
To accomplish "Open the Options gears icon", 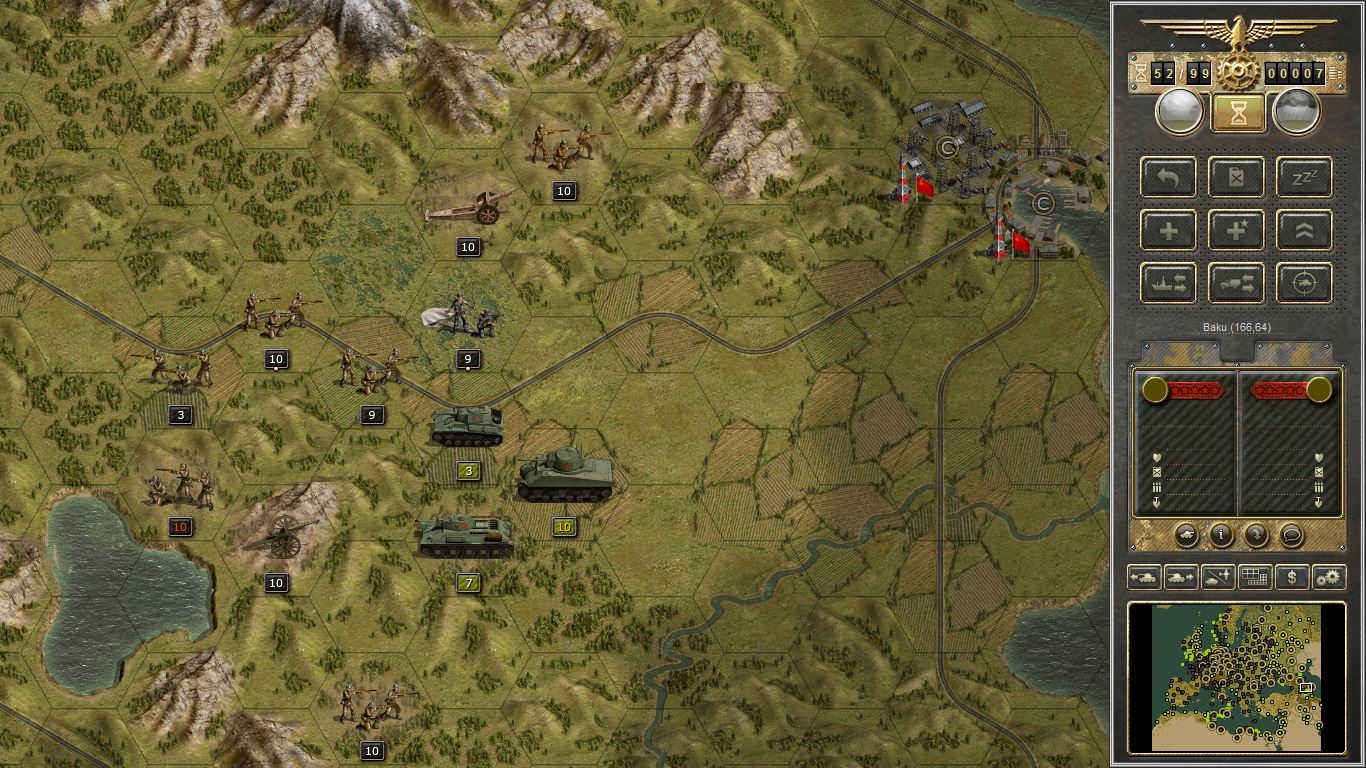I will point(1328,577).
